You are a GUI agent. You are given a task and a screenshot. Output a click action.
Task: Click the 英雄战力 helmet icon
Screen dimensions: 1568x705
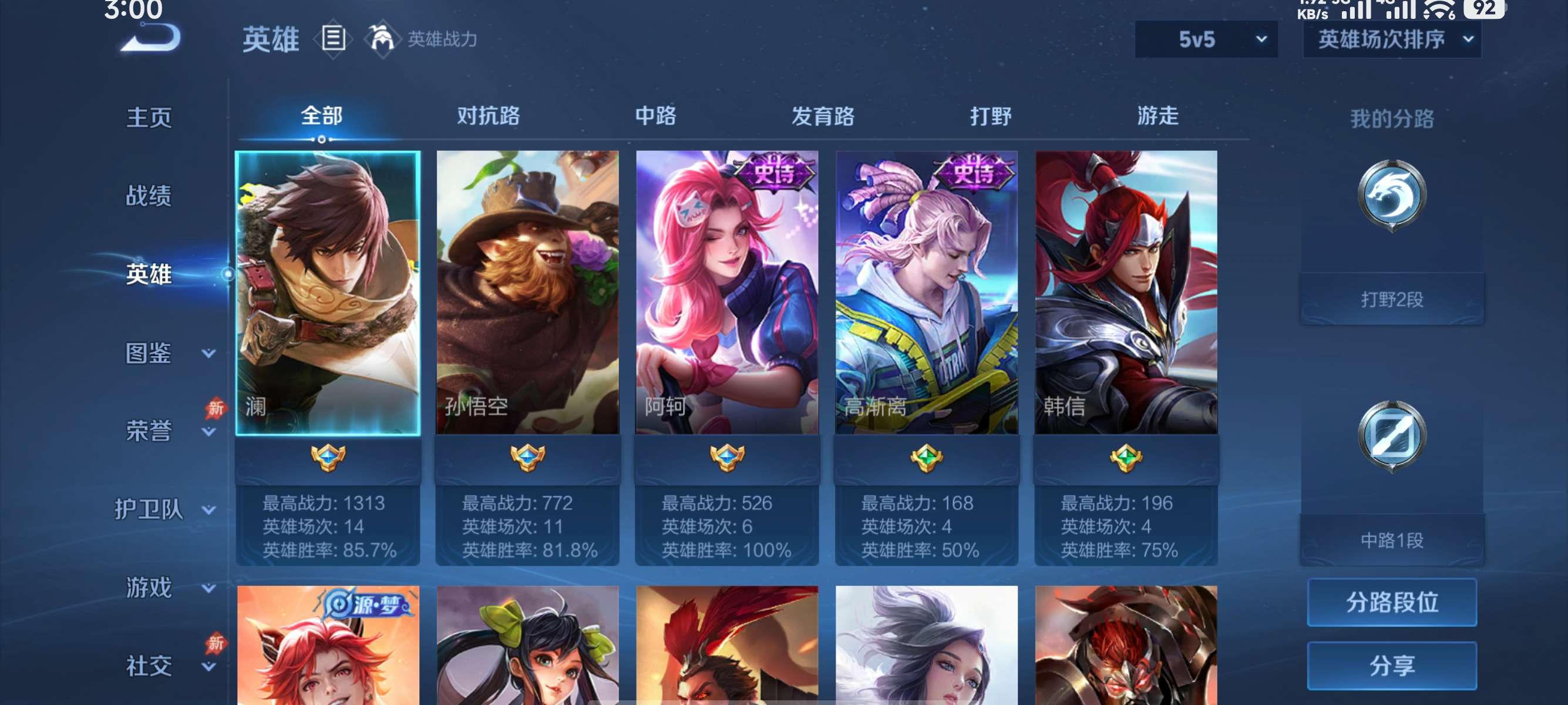[x=381, y=39]
